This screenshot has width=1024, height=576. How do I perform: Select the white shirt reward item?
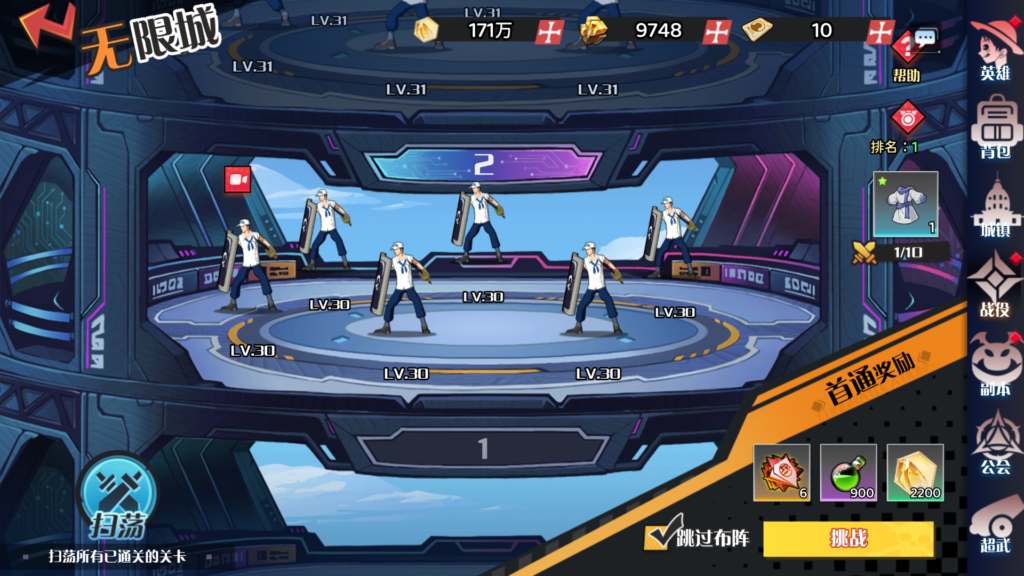pyautogui.click(x=906, y=204)
